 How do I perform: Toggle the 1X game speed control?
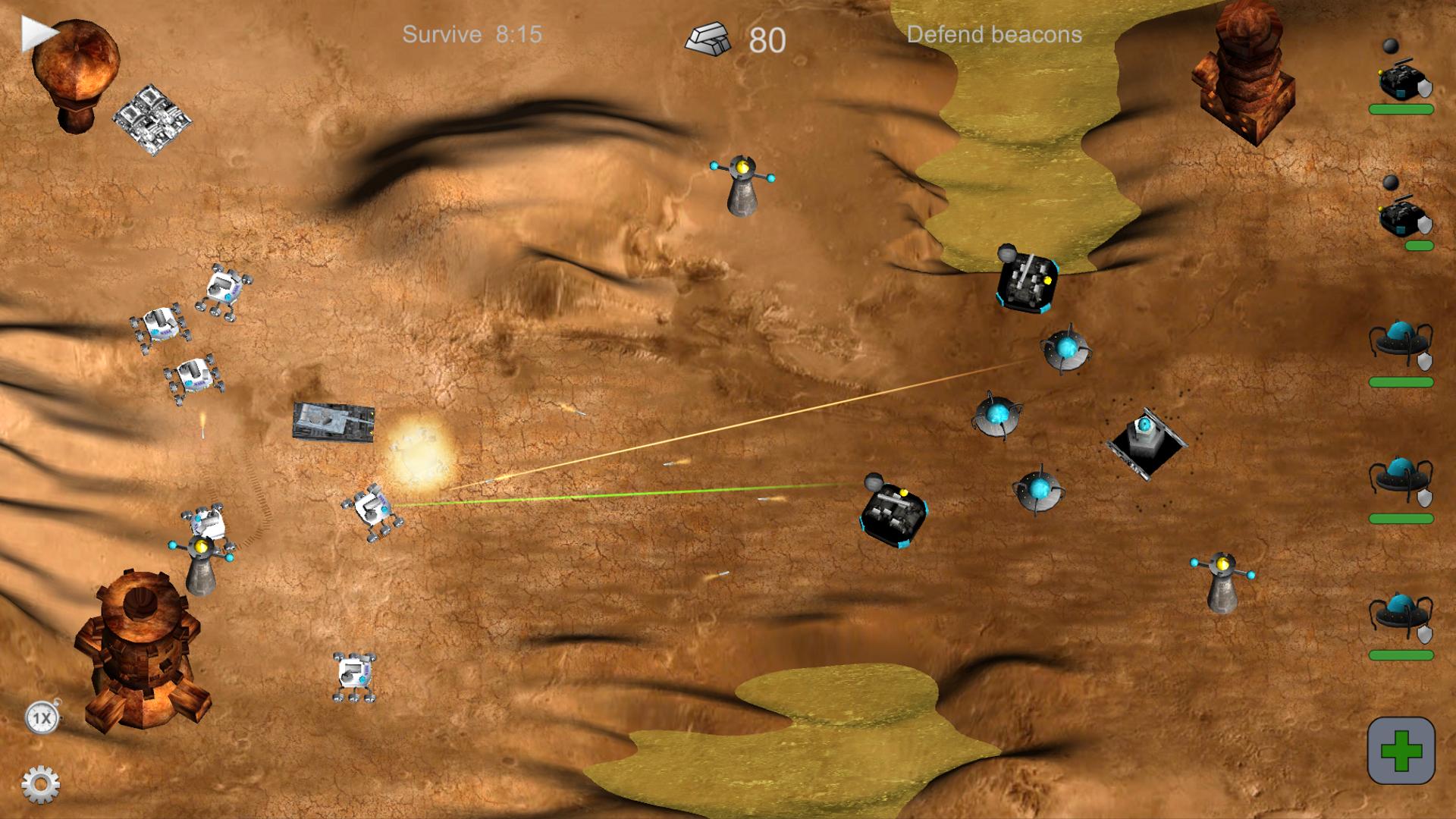point(42,717)
